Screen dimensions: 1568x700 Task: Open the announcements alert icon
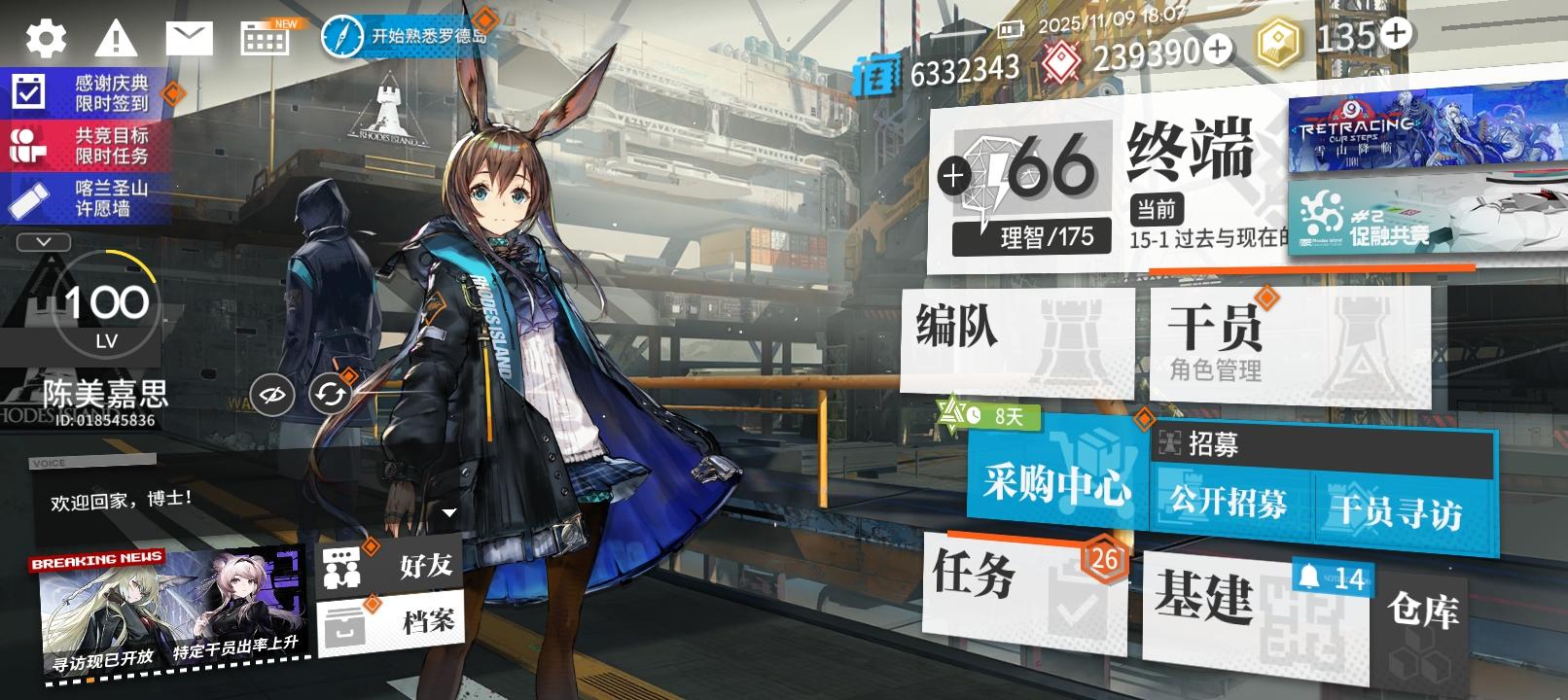tap(116, 37)
